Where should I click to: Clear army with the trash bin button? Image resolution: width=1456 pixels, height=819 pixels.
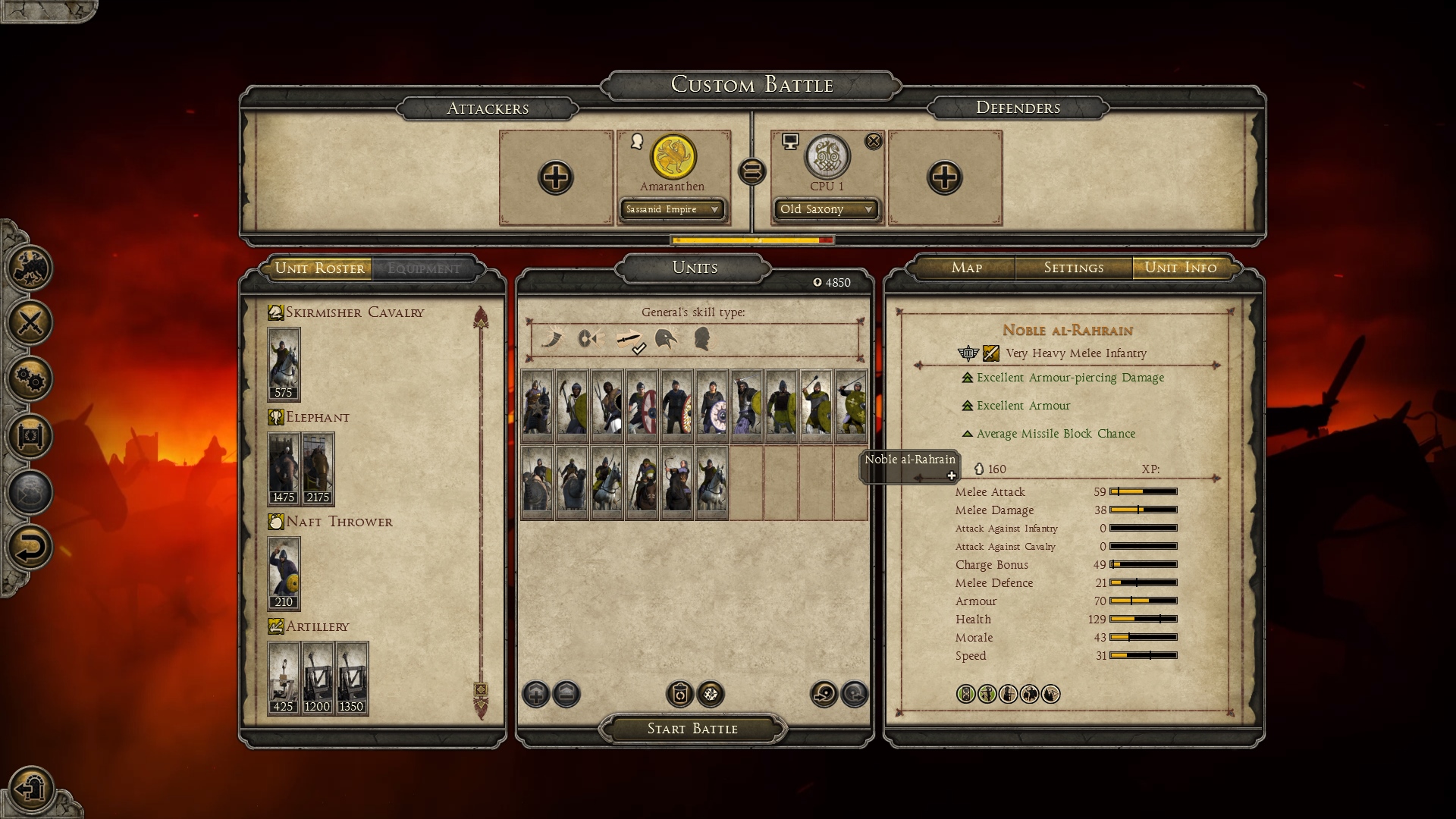click(x=679, y=694)
